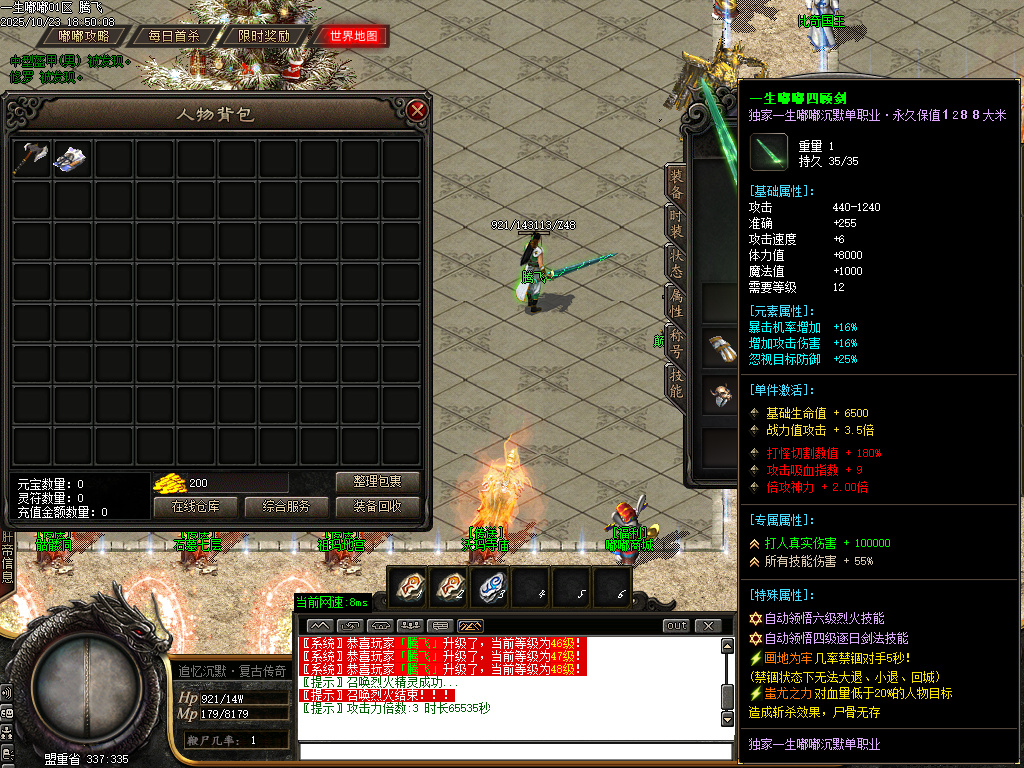Screen dimensions: 1024x768
Task: Switch to the 状态 status tab
Action: click(x=677, y=263)
